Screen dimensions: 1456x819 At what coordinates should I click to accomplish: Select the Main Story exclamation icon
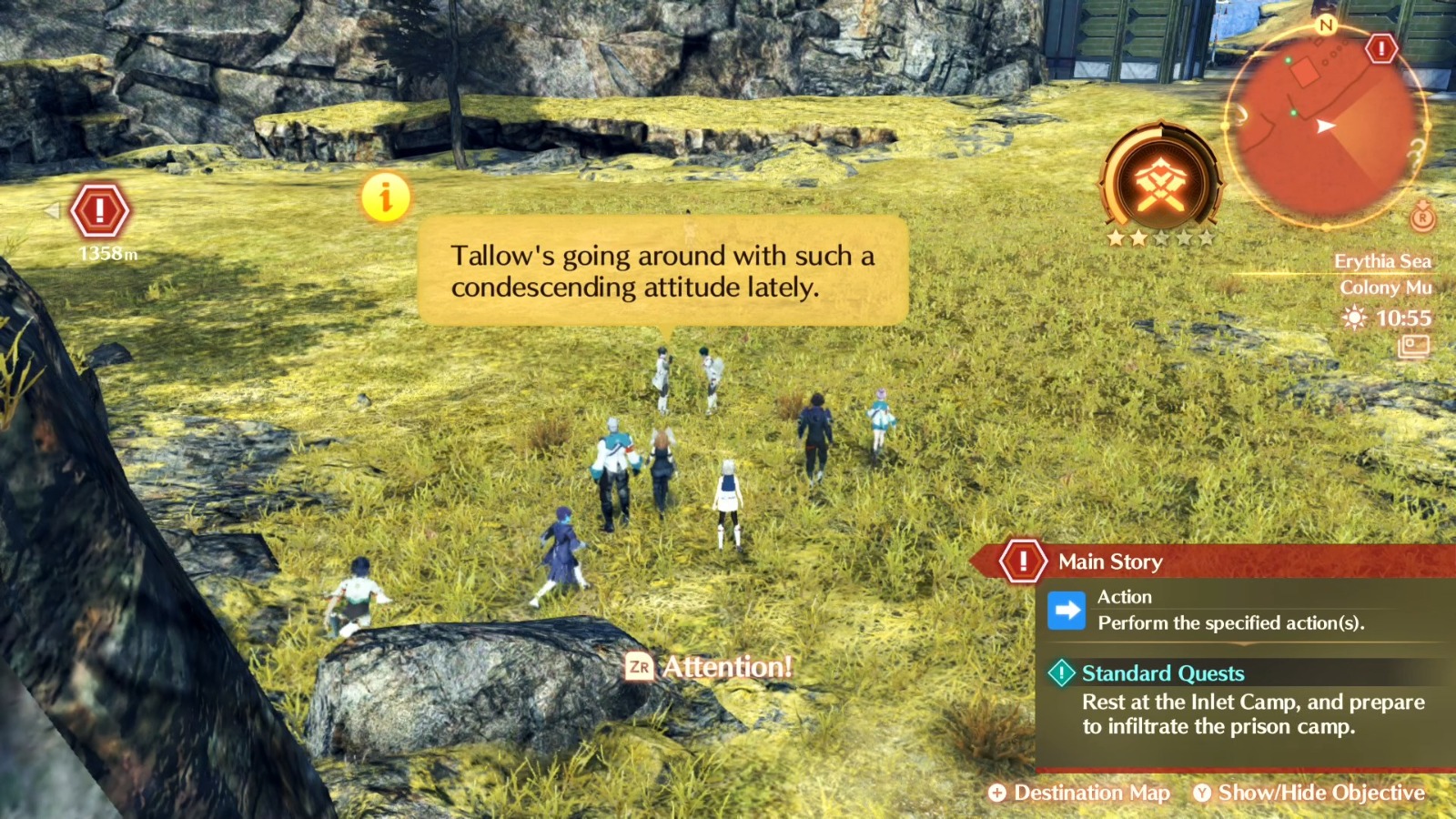1024,561
